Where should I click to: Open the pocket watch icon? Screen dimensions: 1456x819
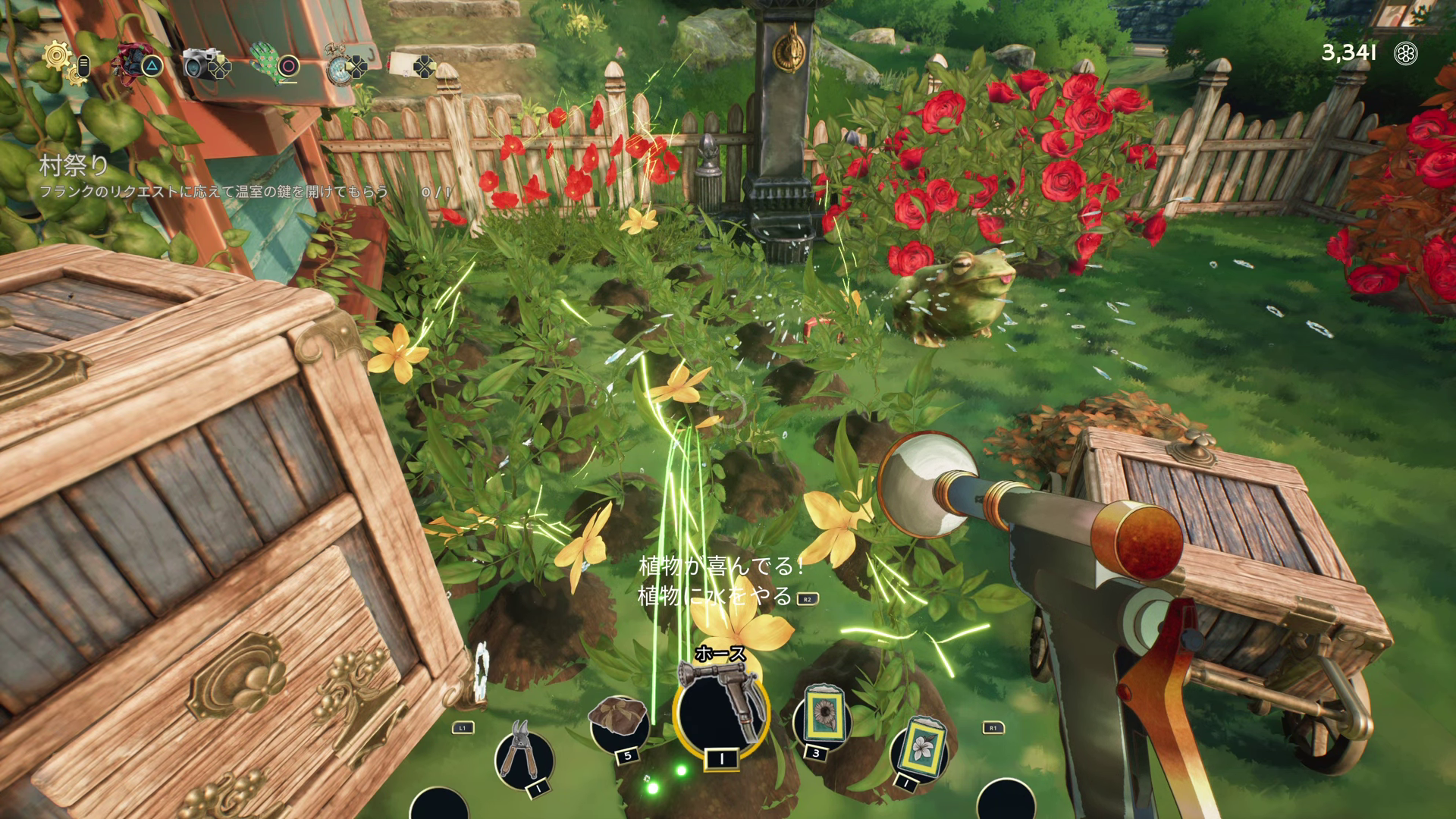(x=338, y=64)
